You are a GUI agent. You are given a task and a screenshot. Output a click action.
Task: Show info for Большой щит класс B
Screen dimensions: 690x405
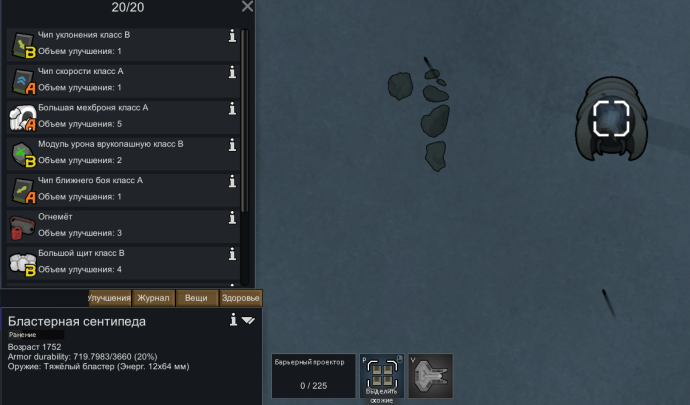click(232, 254)
